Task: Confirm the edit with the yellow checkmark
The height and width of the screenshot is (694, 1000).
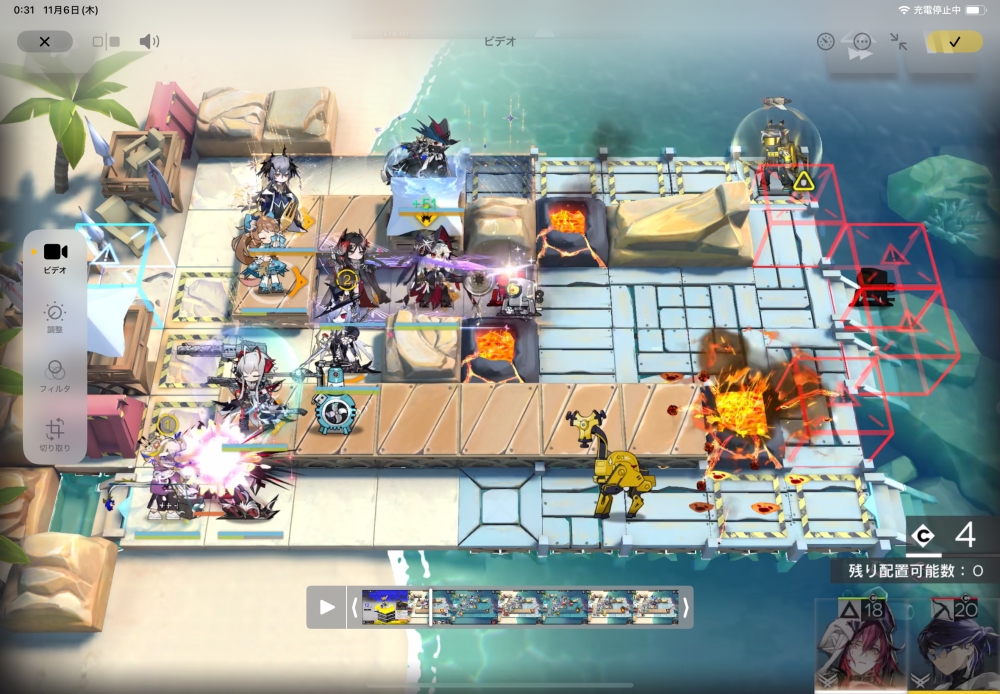Action: 953,42
